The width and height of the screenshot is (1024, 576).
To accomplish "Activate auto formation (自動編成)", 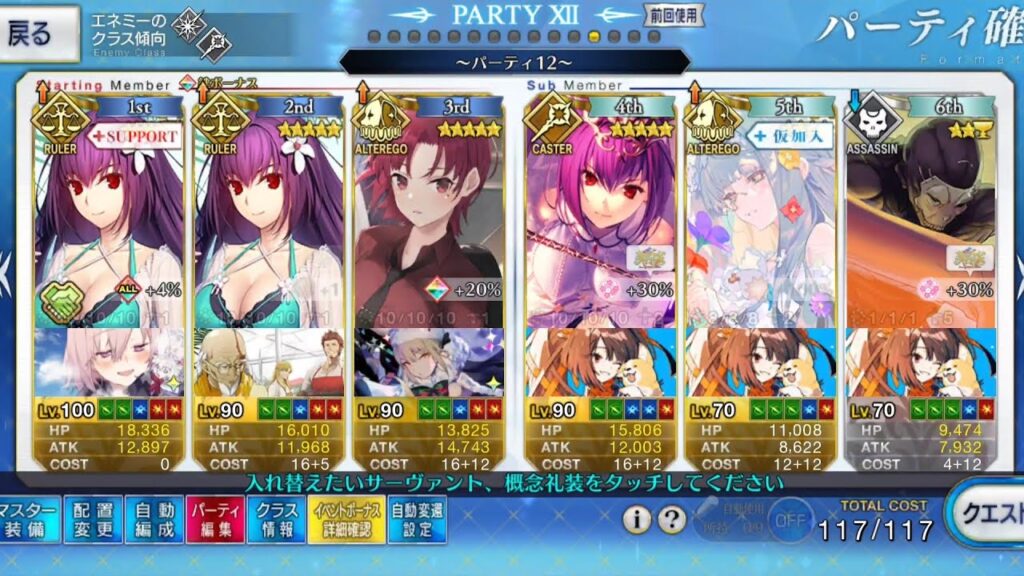I will coord(152,520).
